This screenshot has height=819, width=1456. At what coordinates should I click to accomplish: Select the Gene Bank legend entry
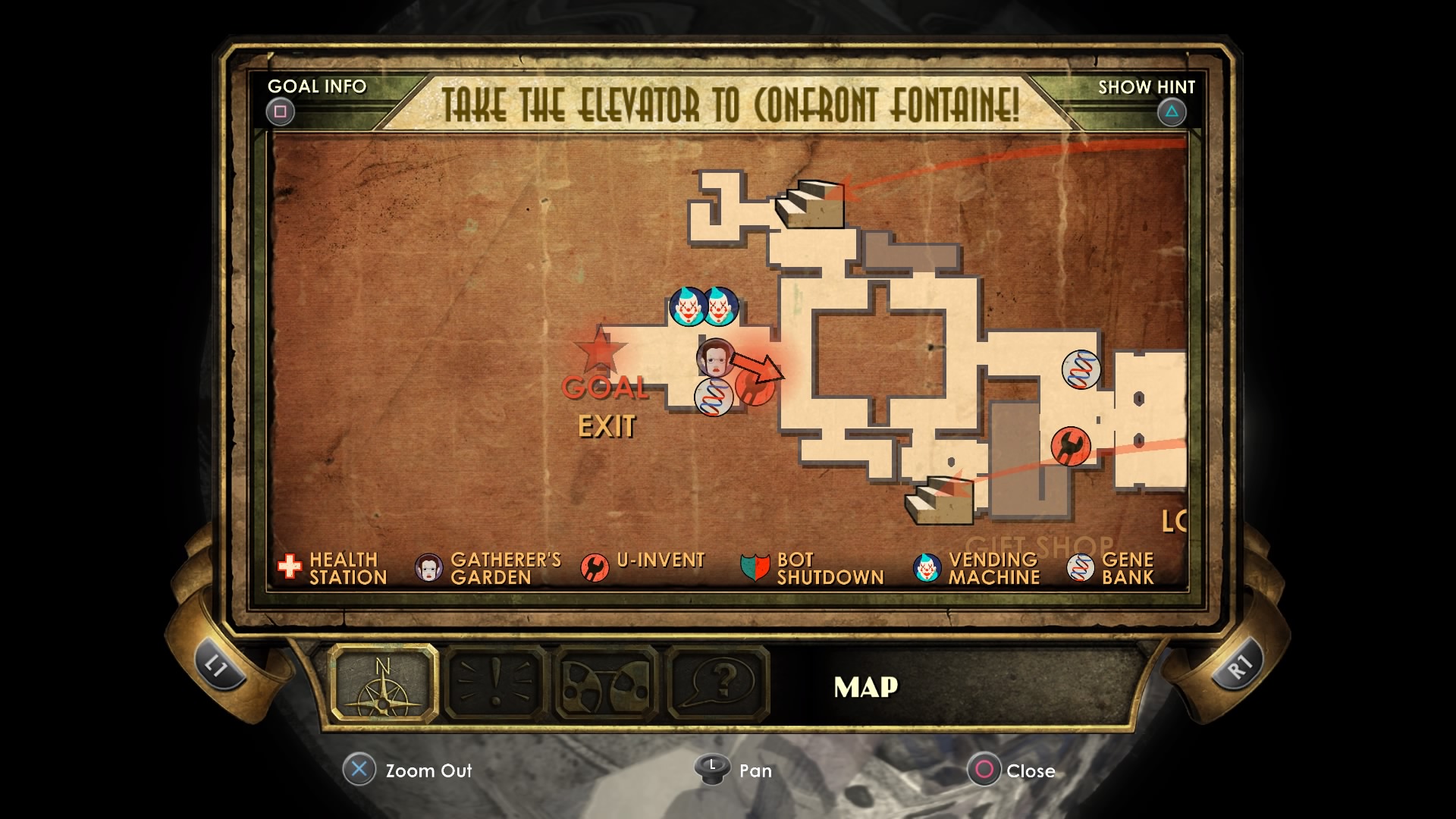1110,568
